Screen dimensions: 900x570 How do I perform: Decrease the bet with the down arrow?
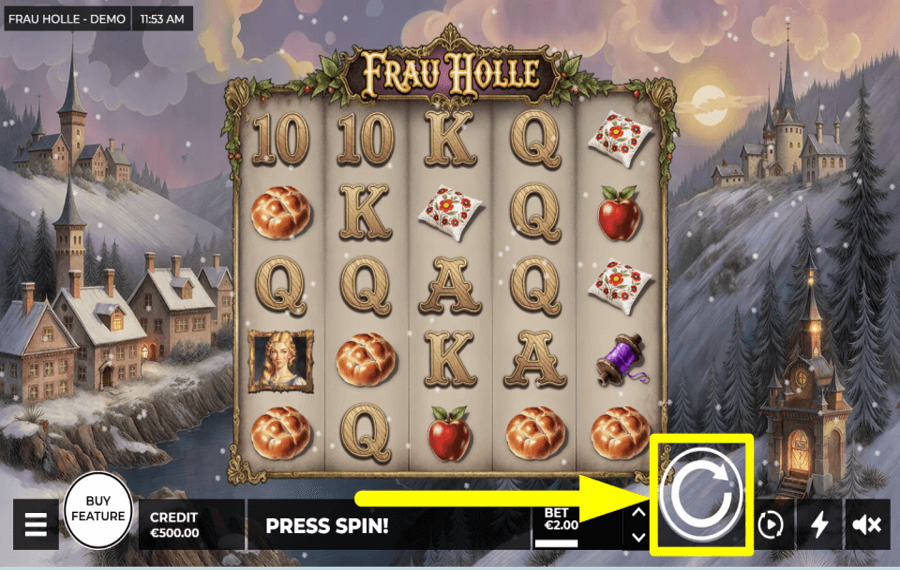click(639, 537)
